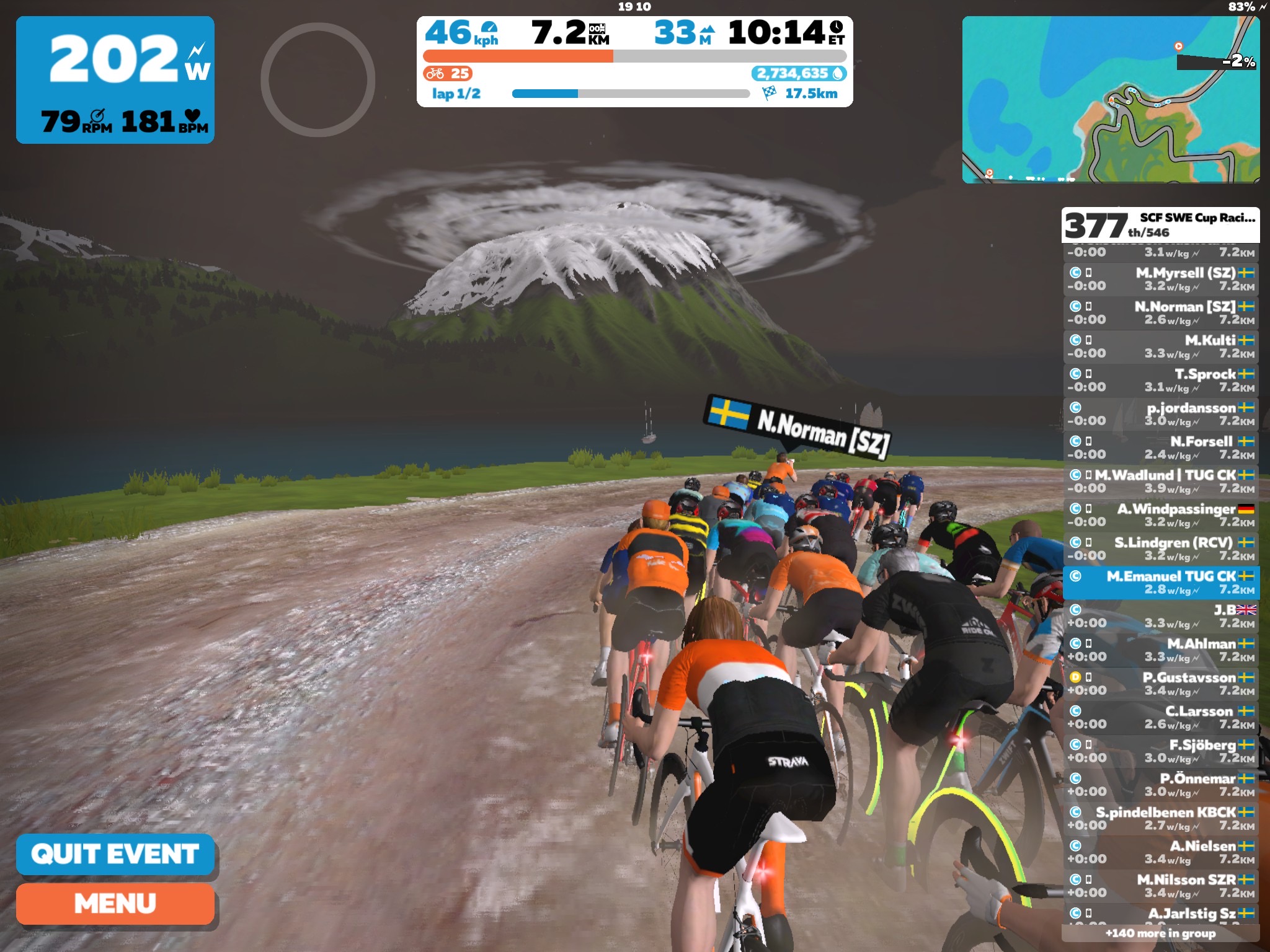The width and height of the screenshot is (1270, 952).
Task: Select T.Sprock in the rider list
Action: click(1161, 380)
